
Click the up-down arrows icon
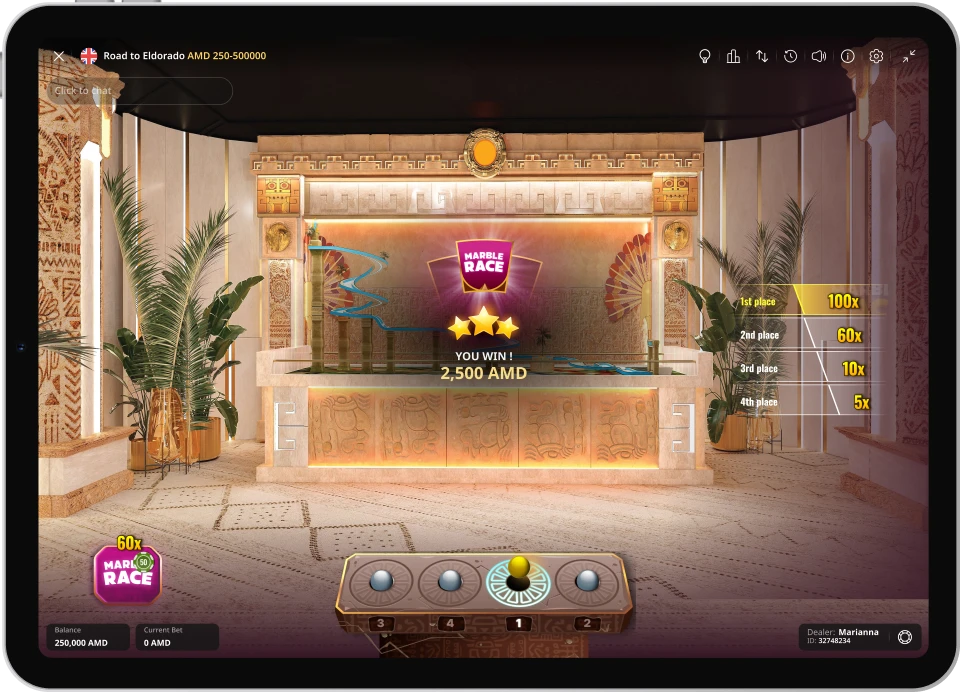(762, 56)
